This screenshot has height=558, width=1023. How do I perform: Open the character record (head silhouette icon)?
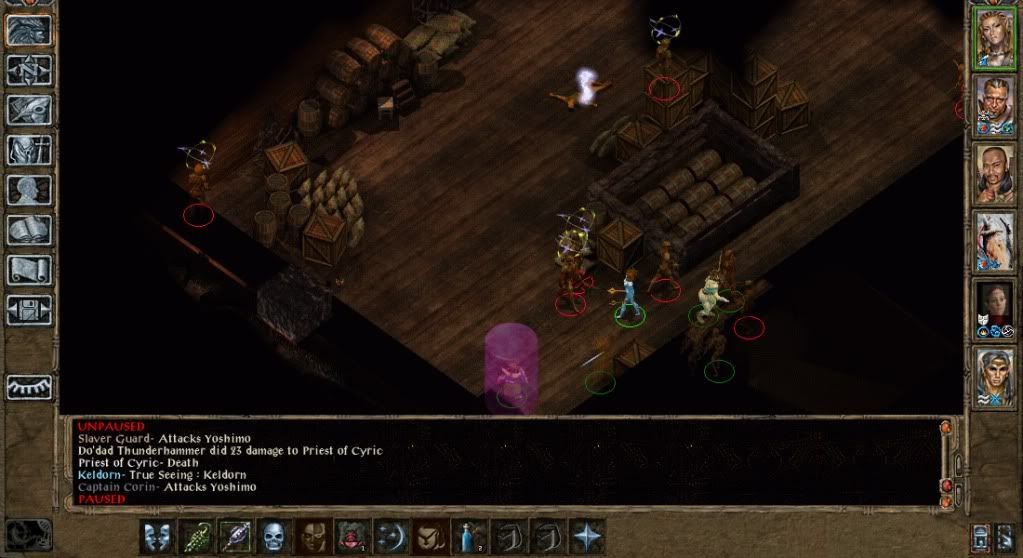(x=29, y=189)
